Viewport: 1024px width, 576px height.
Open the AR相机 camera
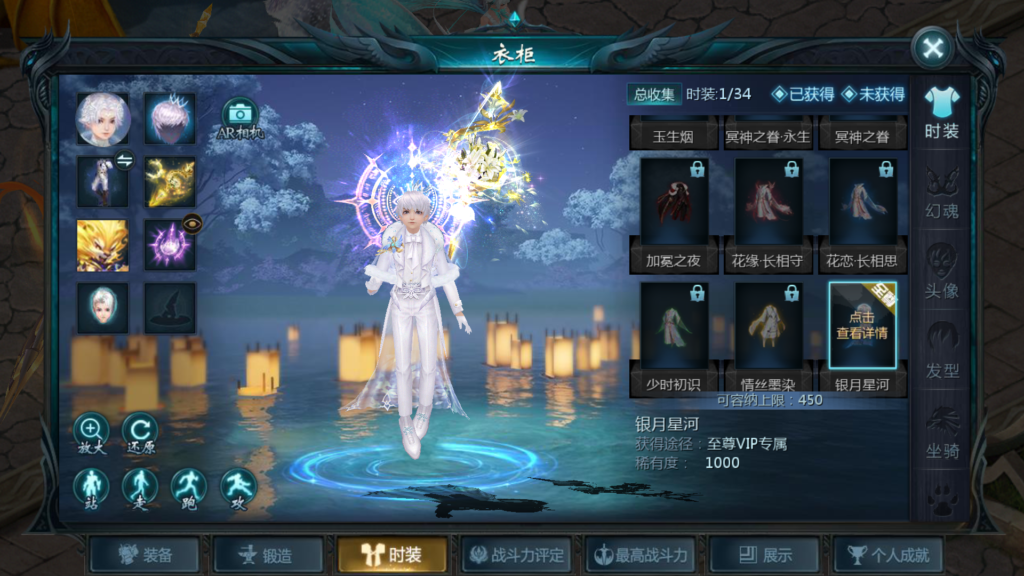click(x=240, y=118)
